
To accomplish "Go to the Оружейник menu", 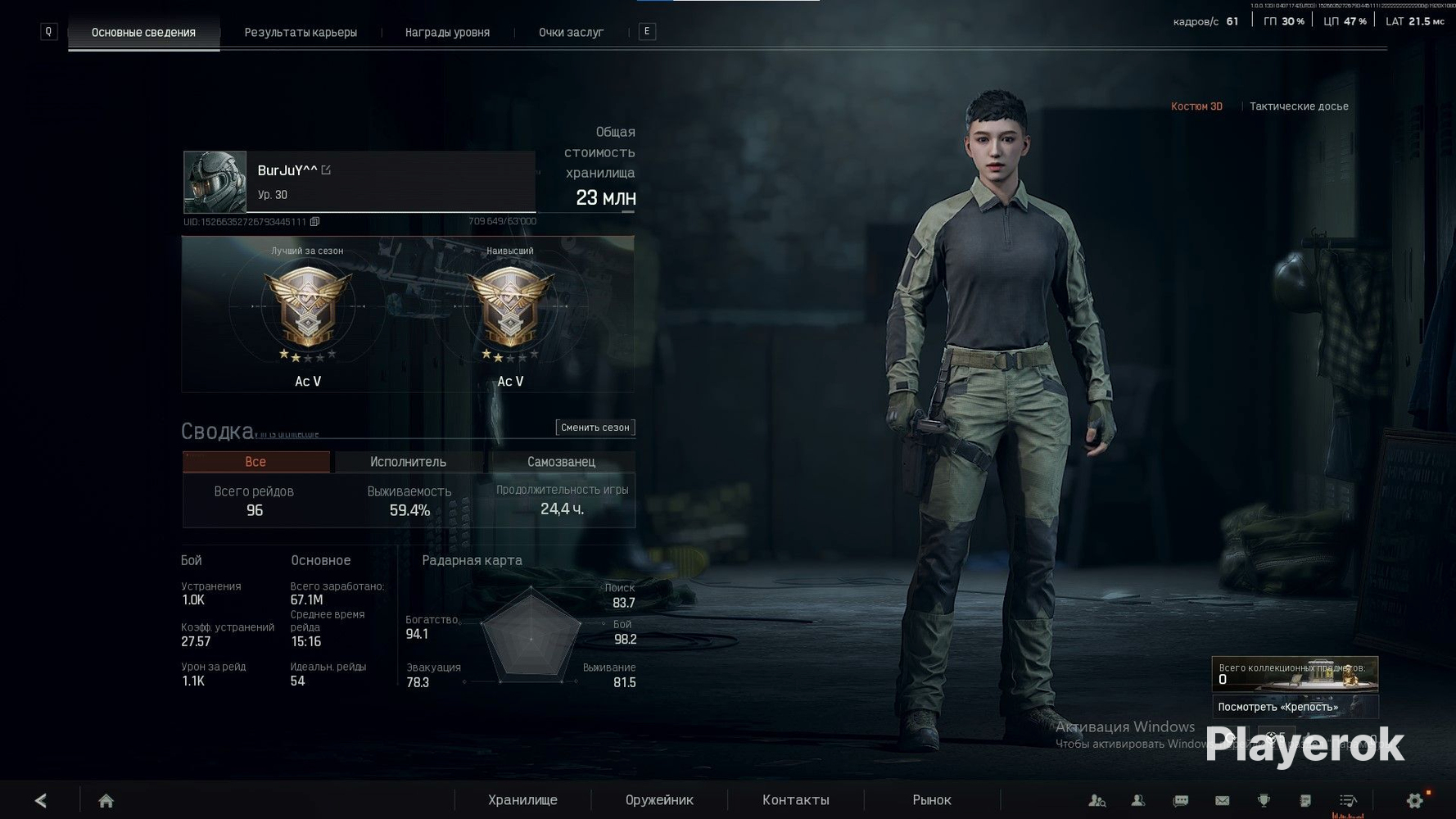I will coord(659,800).
